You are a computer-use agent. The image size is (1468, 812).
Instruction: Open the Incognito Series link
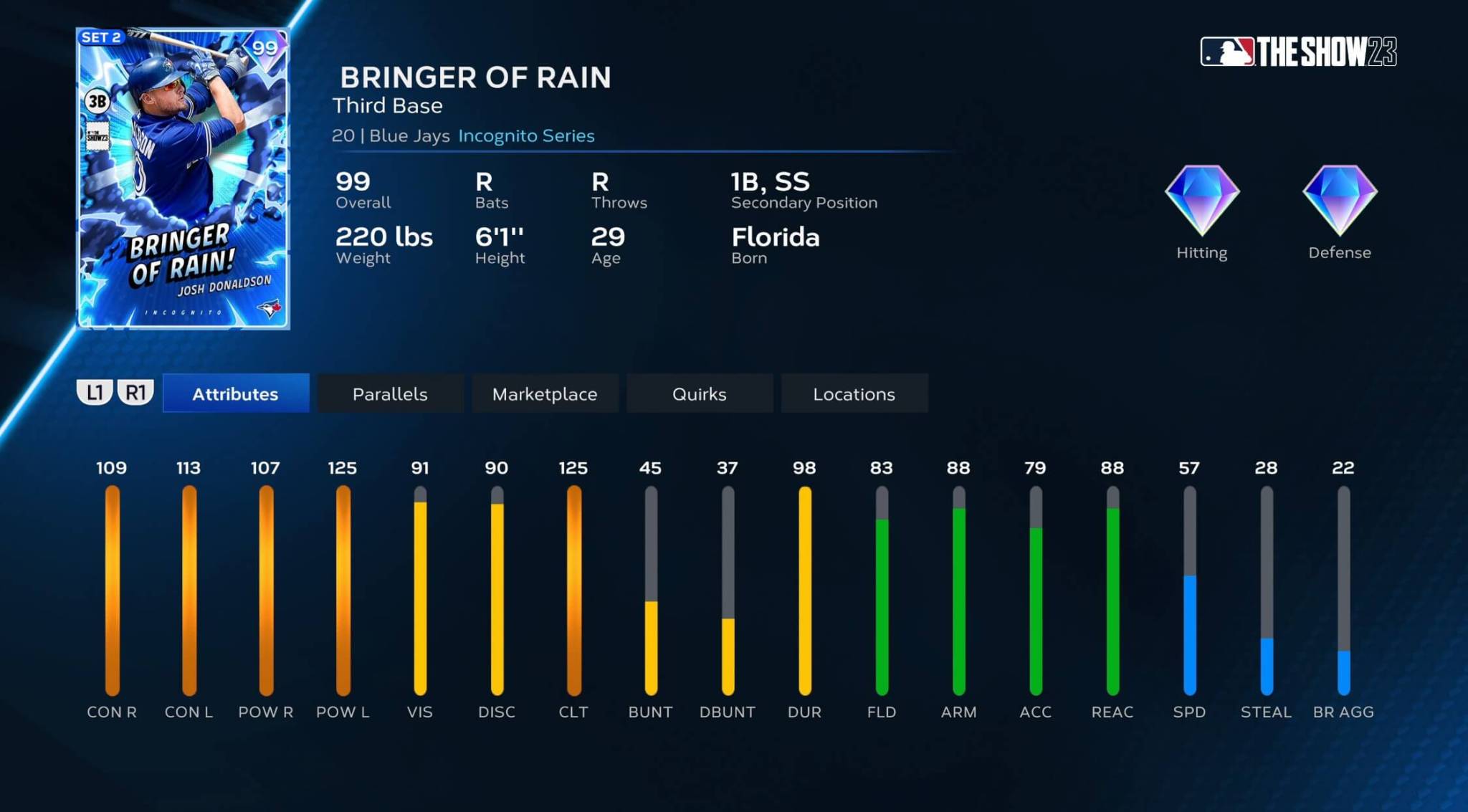coord(525,135)
